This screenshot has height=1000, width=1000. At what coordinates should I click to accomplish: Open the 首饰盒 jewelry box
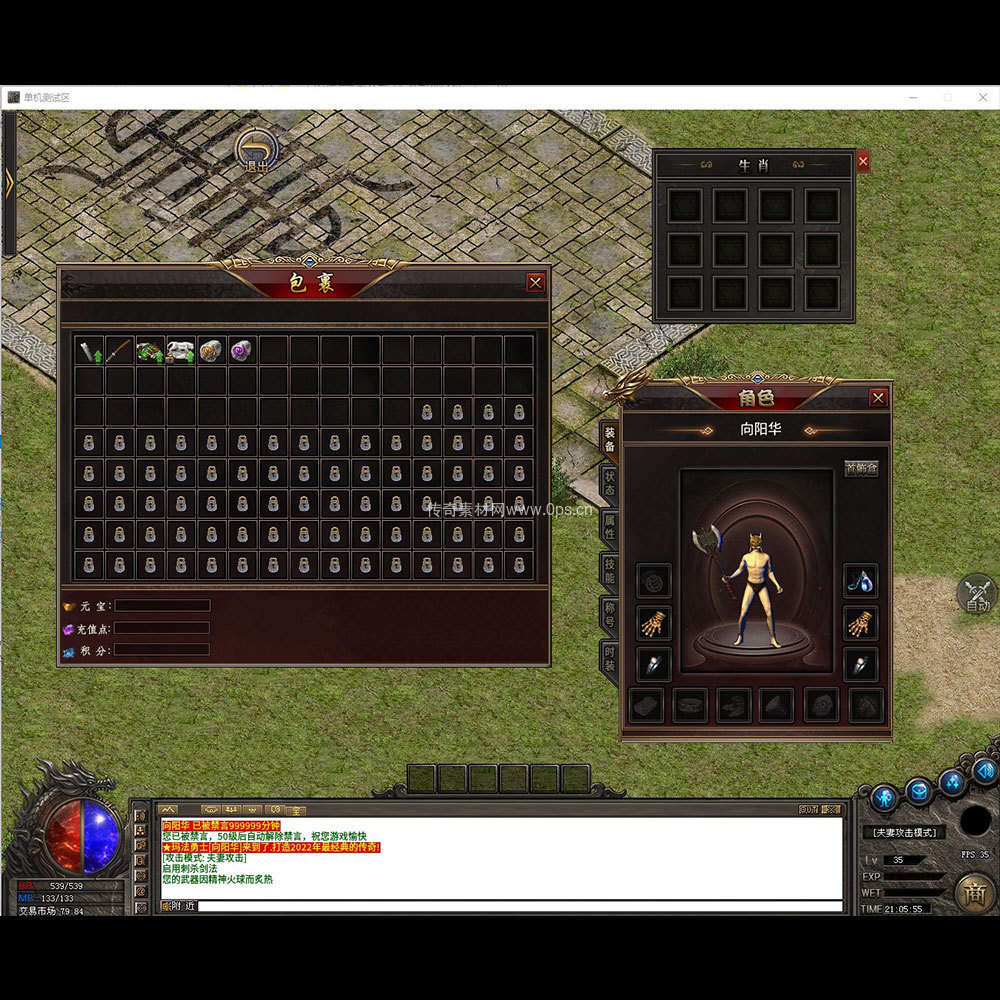pyautogui.click(x=861, y=468)
